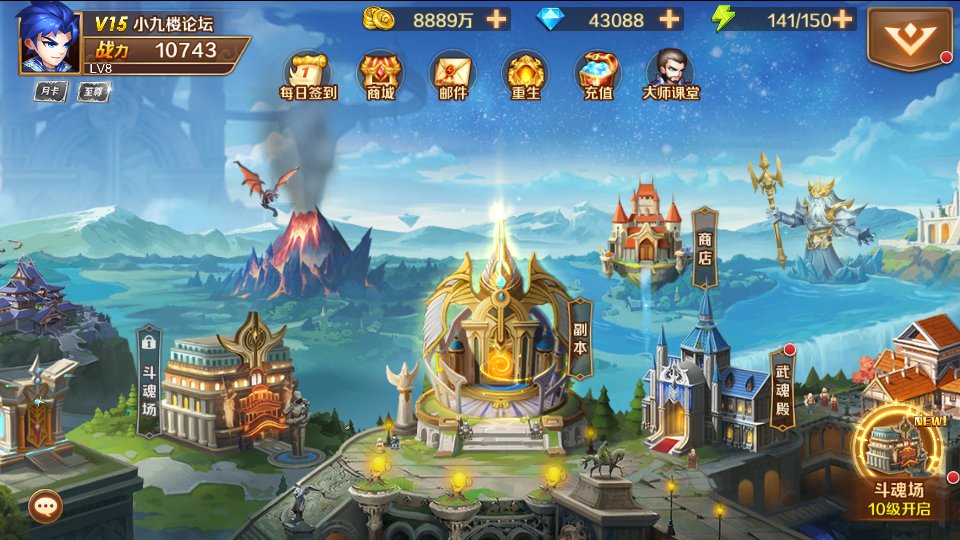Image resolution: width=960 pixels, height=540 pixels.
Task: Enter the 副本 dungeon banner
Action: pos(580,340)
